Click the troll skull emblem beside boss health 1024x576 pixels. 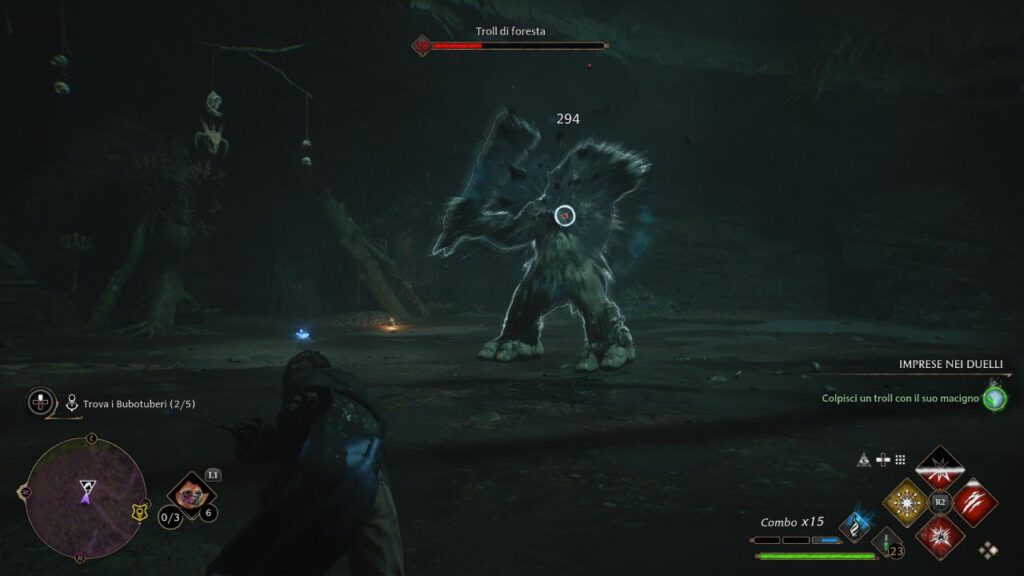pos(422,45)
